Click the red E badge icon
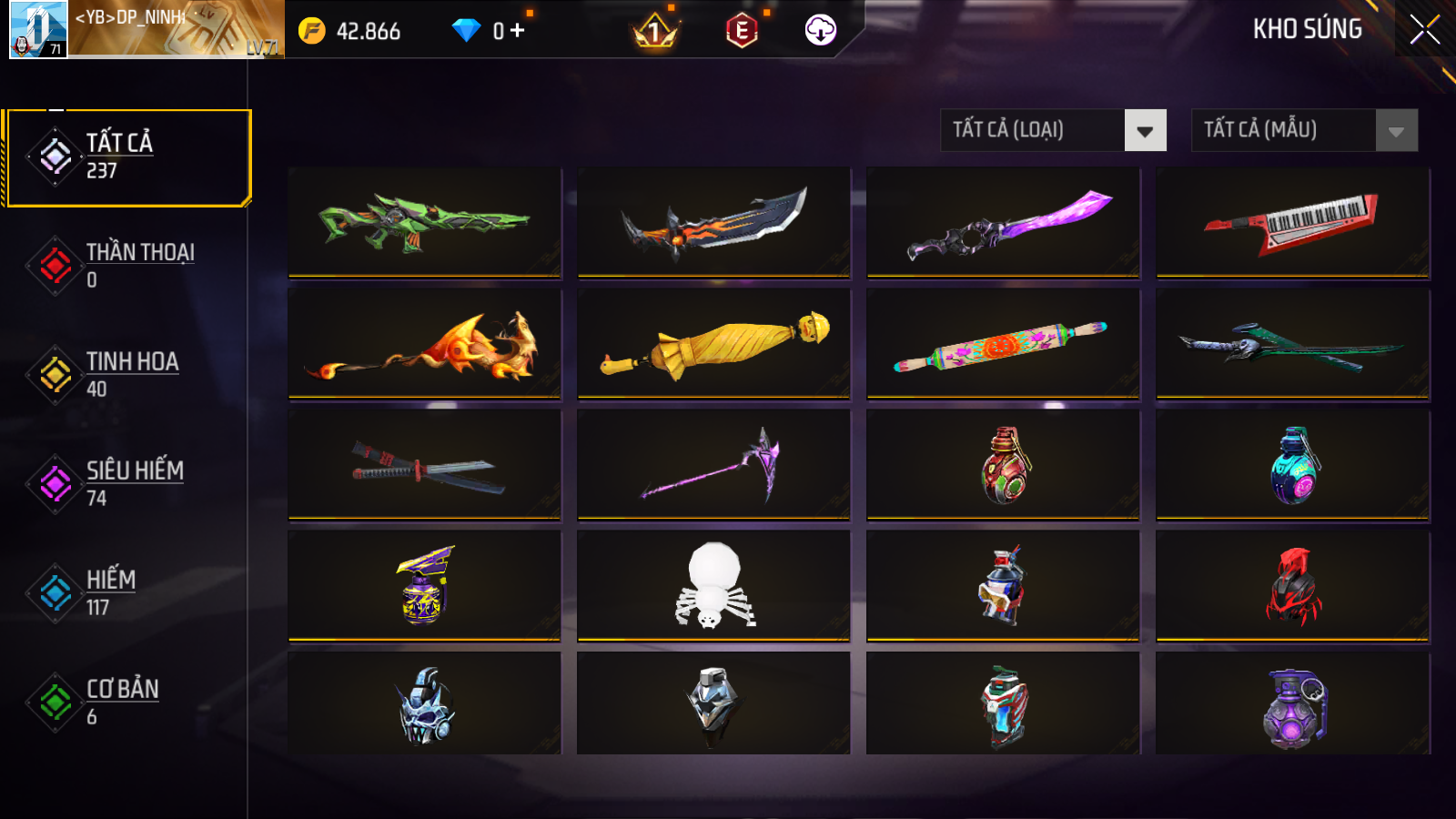The width and height of the screenshot is (1456, 819). tap(742, 31)
